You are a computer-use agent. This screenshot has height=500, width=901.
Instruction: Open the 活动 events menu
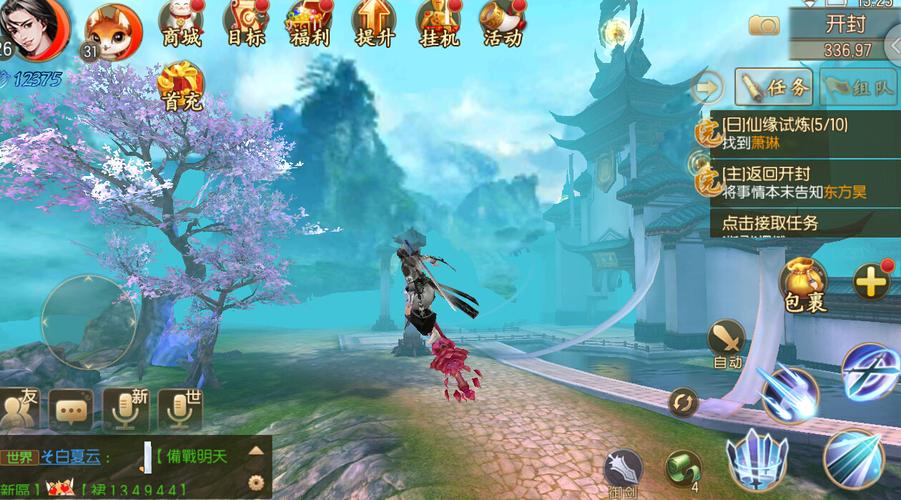pyautogui.click(x=502, y=24)
